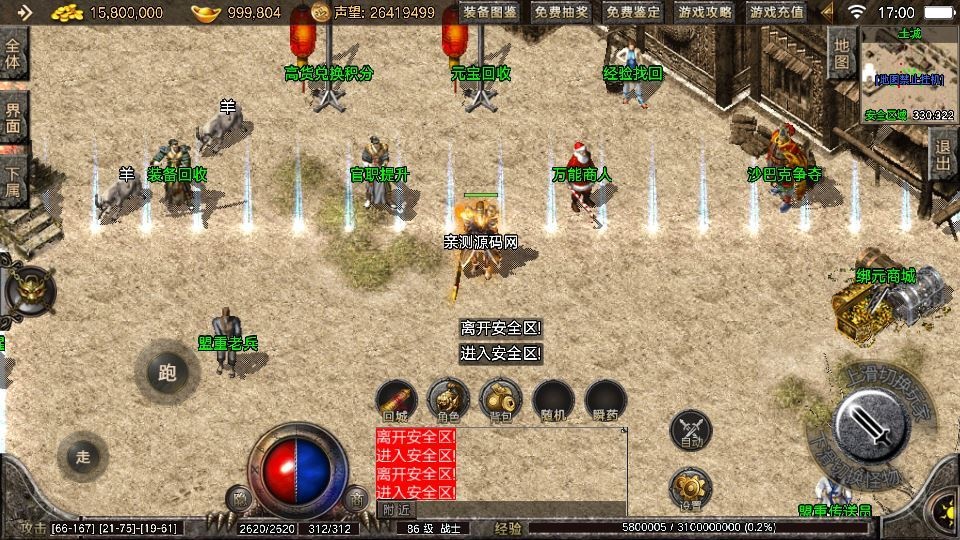Toggle 自动 auto-combat
The height and width of the screenshot is (540, 960).
click(x=691, y=428)
